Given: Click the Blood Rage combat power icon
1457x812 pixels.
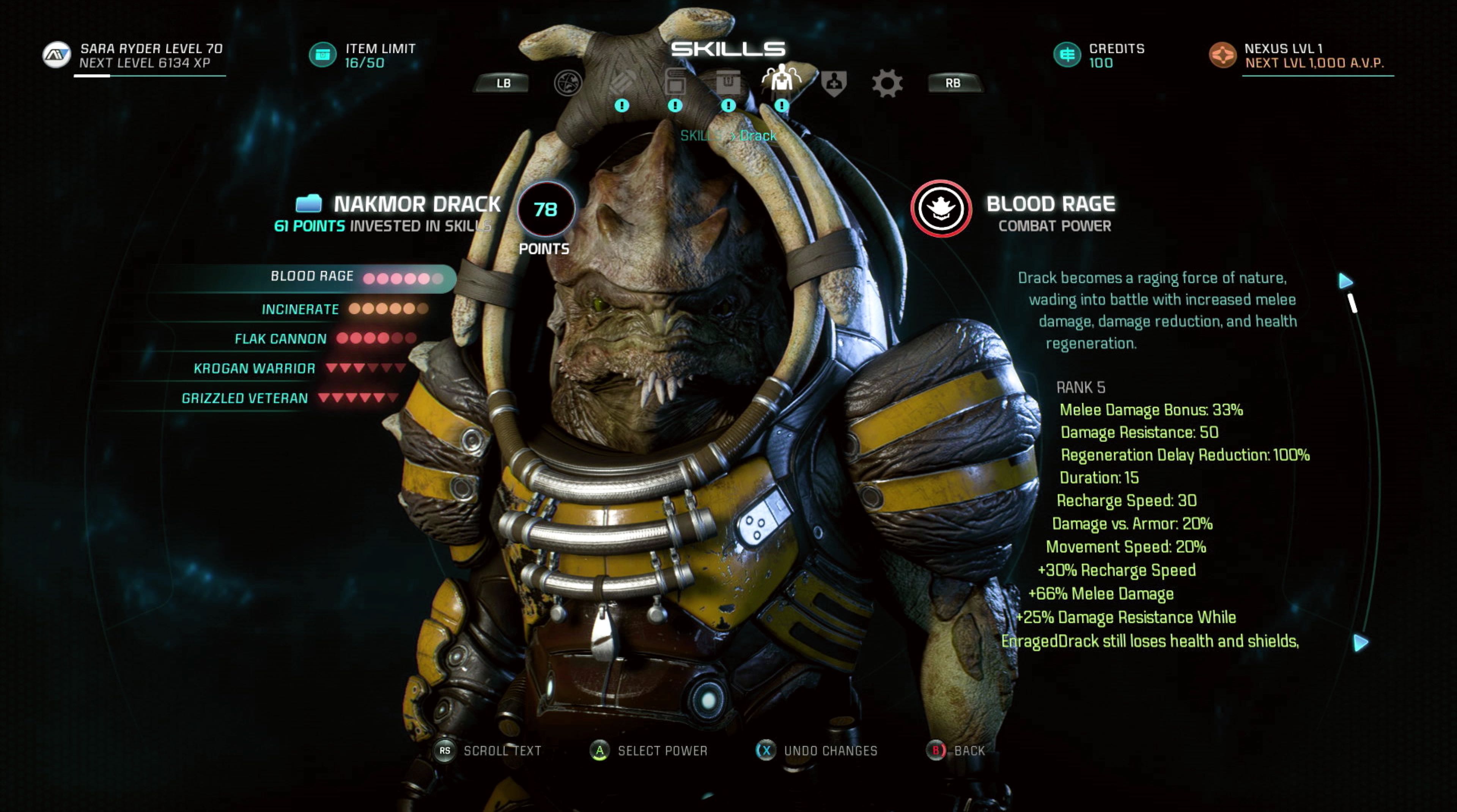Looking at the screenshot, I should pos(941,209).
